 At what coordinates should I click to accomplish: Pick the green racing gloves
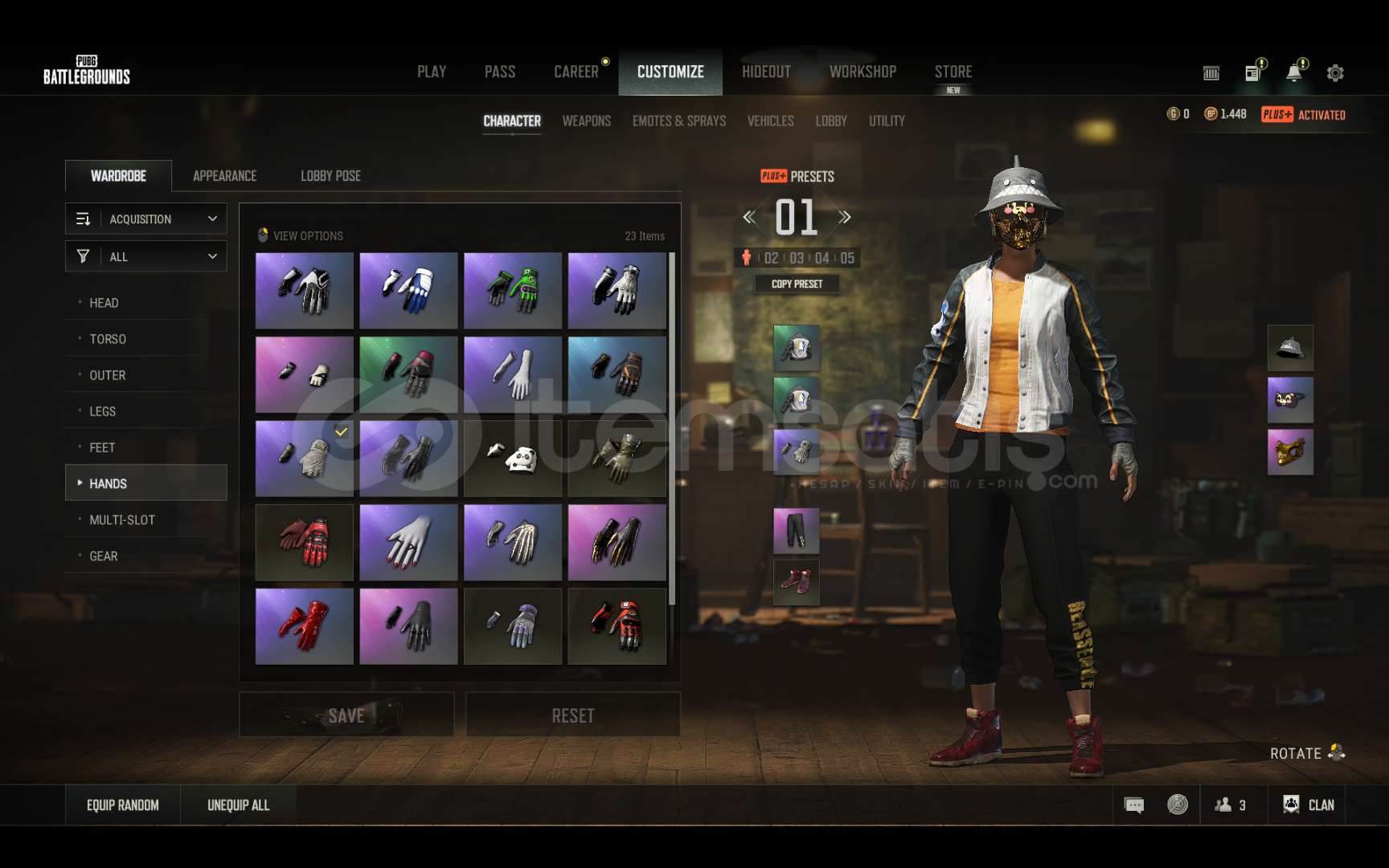[513, 291]
